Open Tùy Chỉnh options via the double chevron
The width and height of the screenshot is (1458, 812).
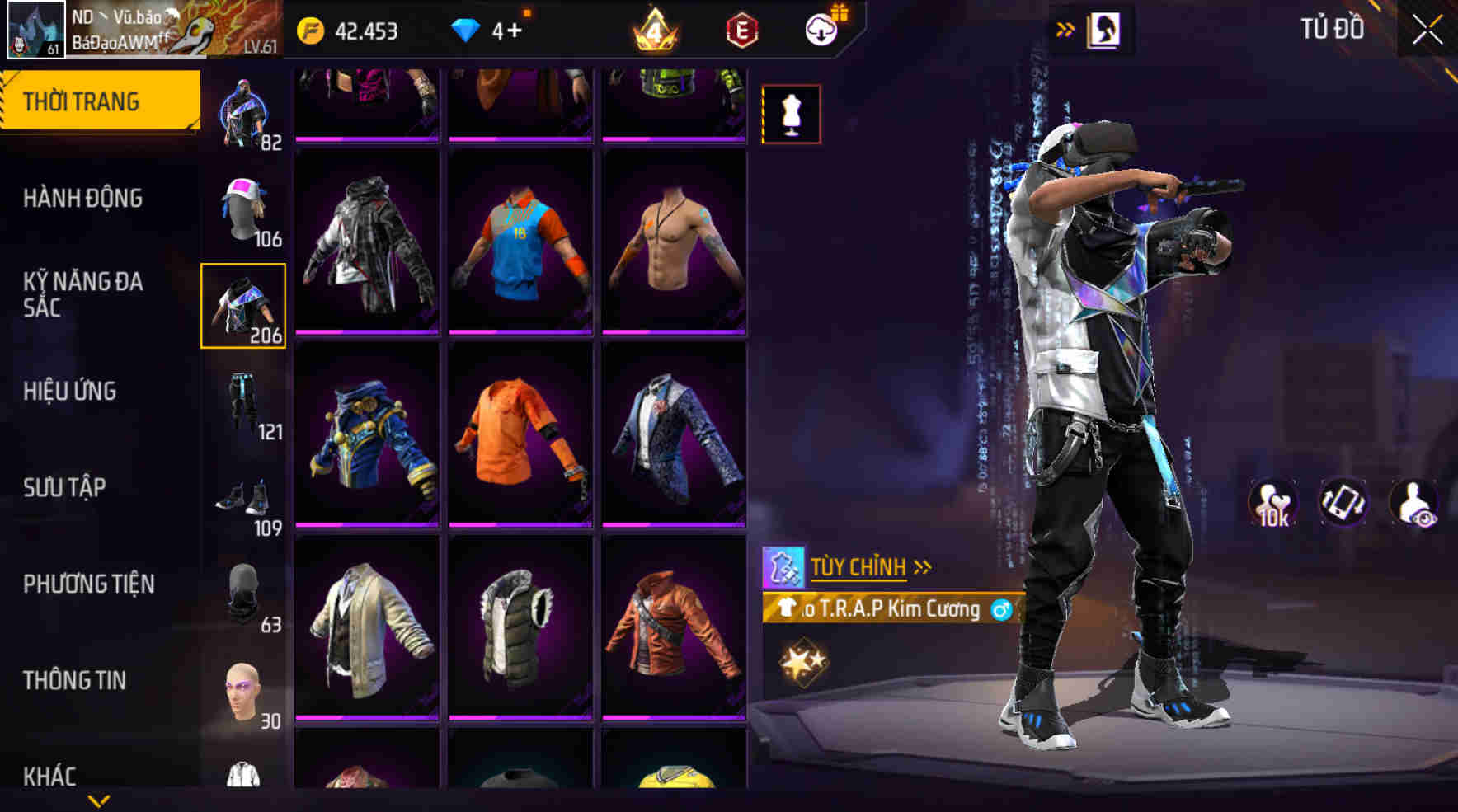pyautogui.click(x=921, y=567)
